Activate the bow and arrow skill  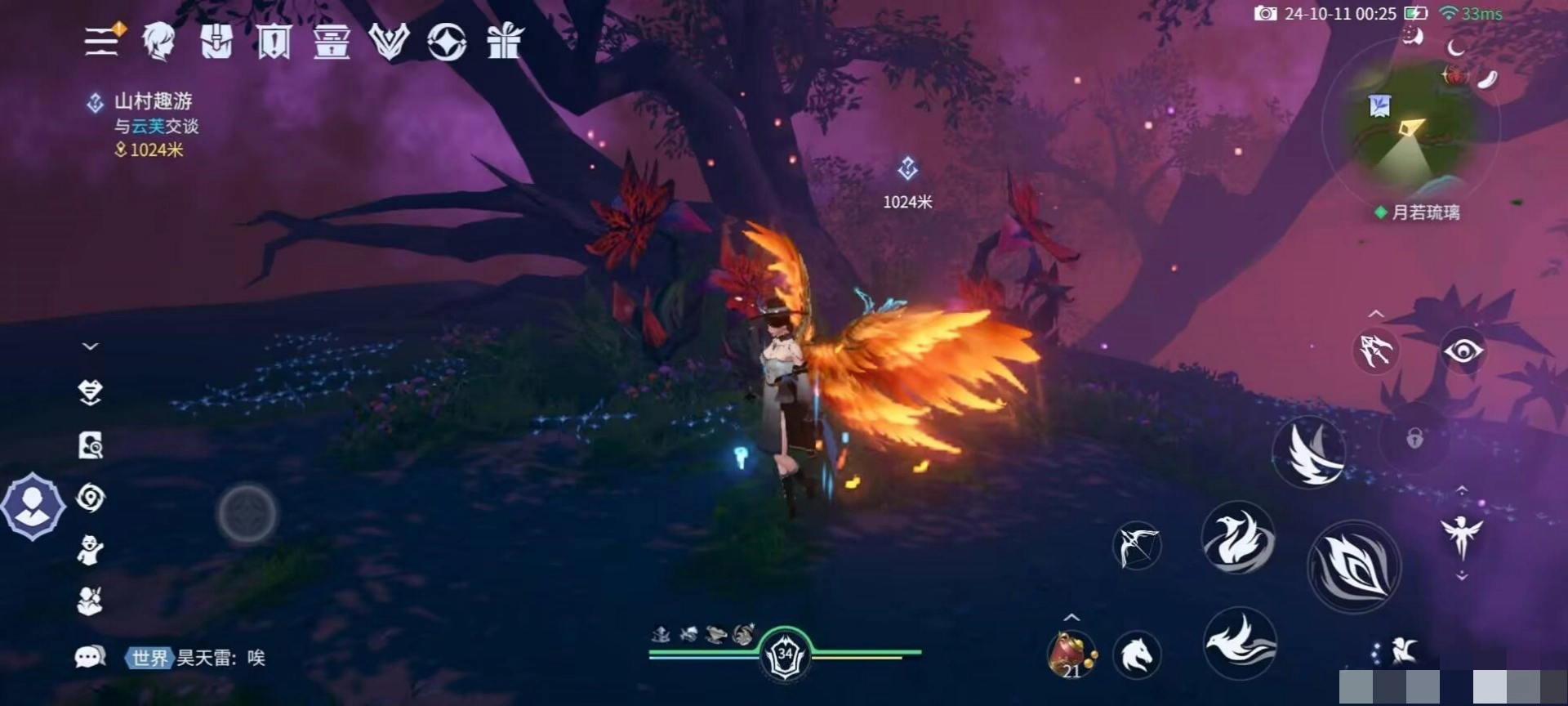[1137, 546]
